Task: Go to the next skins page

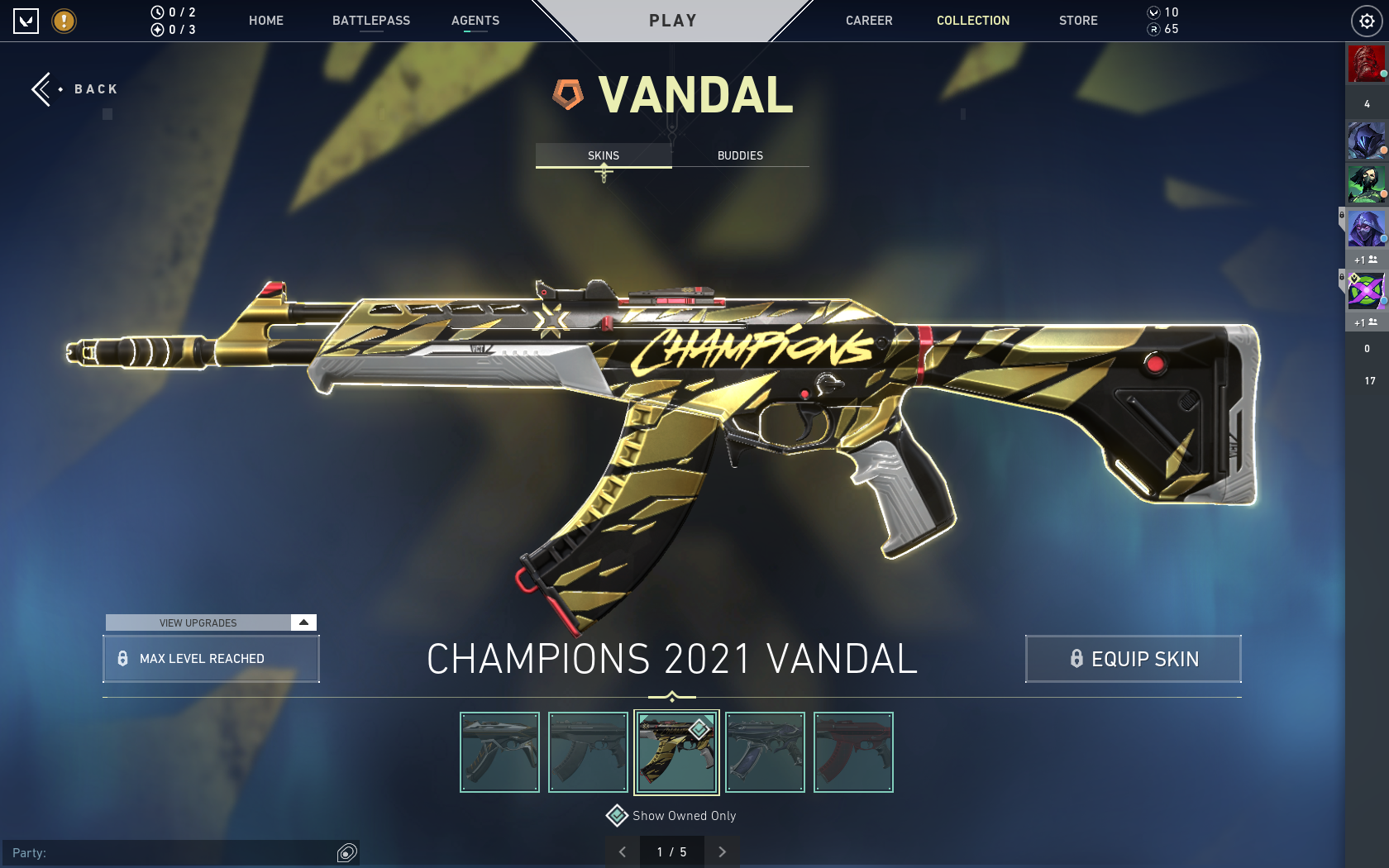Action: coord(722,851)
